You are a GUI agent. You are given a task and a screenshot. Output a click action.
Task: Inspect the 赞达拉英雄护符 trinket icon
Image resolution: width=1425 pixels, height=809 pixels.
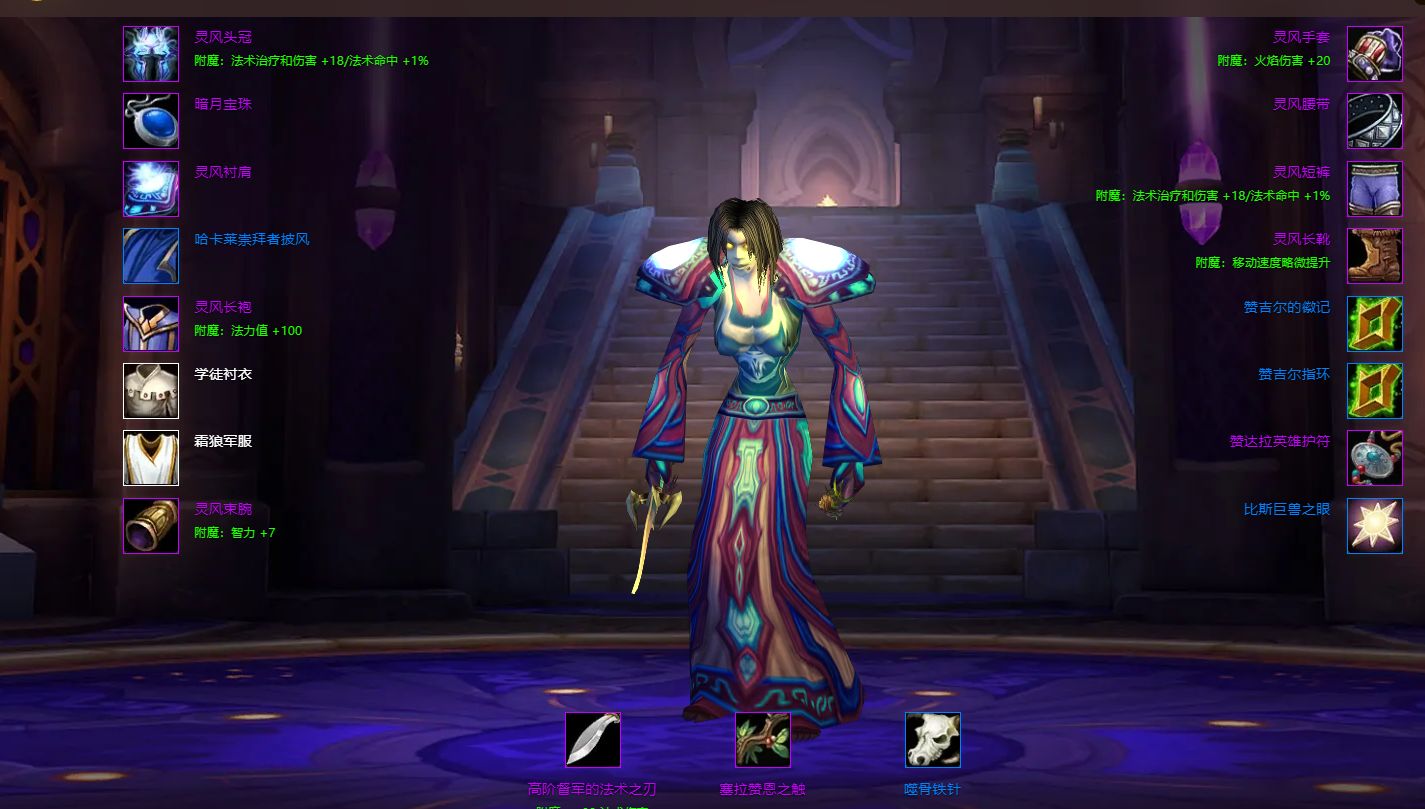[1374, 458]
